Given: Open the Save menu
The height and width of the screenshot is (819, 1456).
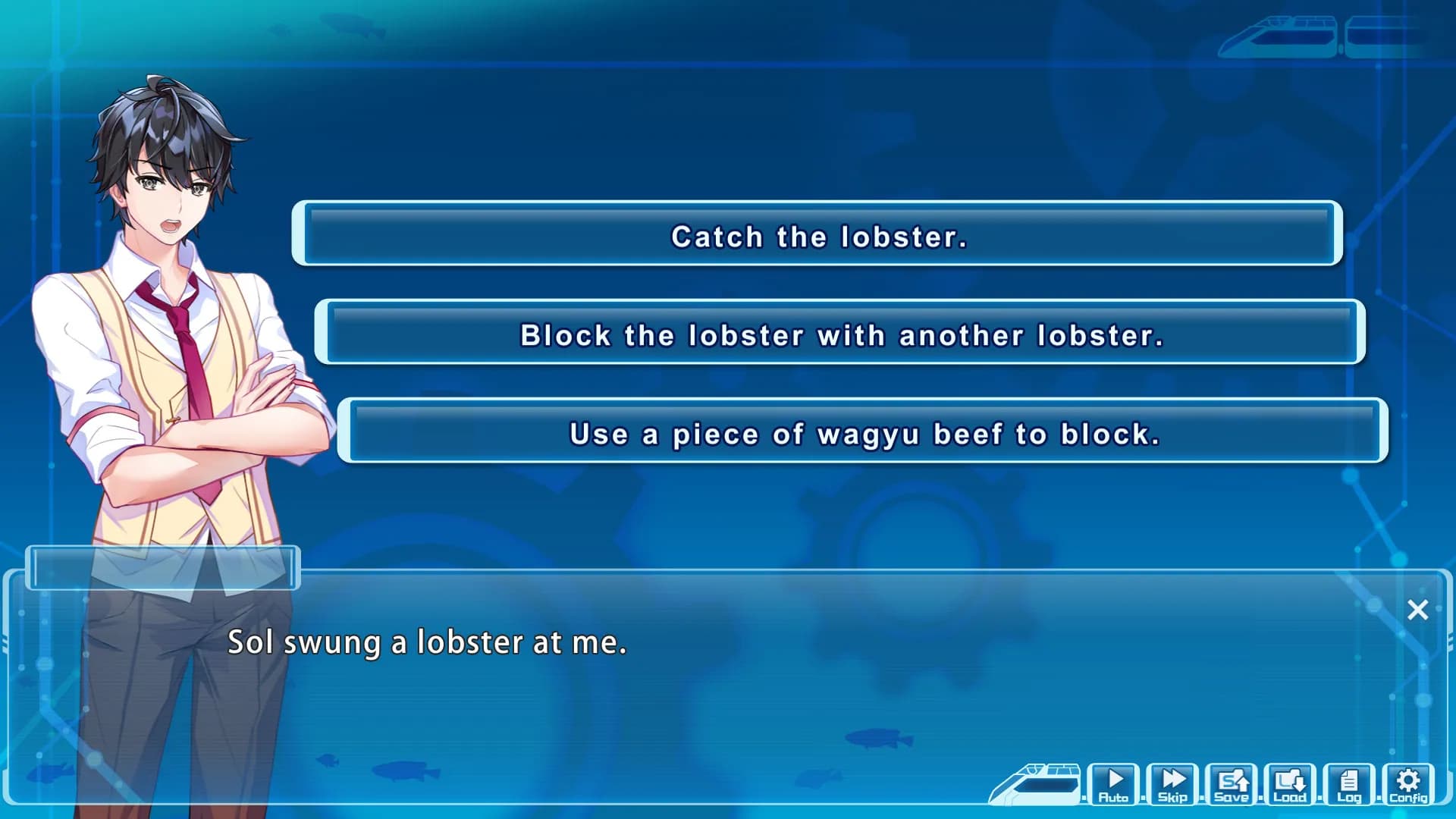Looking at the screenshot, I should click(1232, 784).
